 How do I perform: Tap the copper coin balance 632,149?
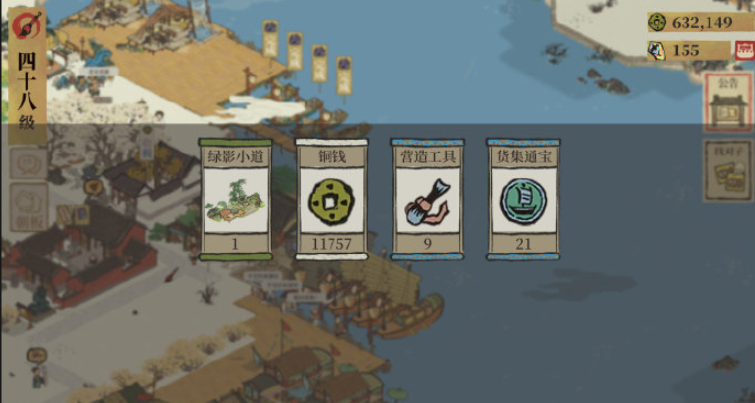pos(699,22)
